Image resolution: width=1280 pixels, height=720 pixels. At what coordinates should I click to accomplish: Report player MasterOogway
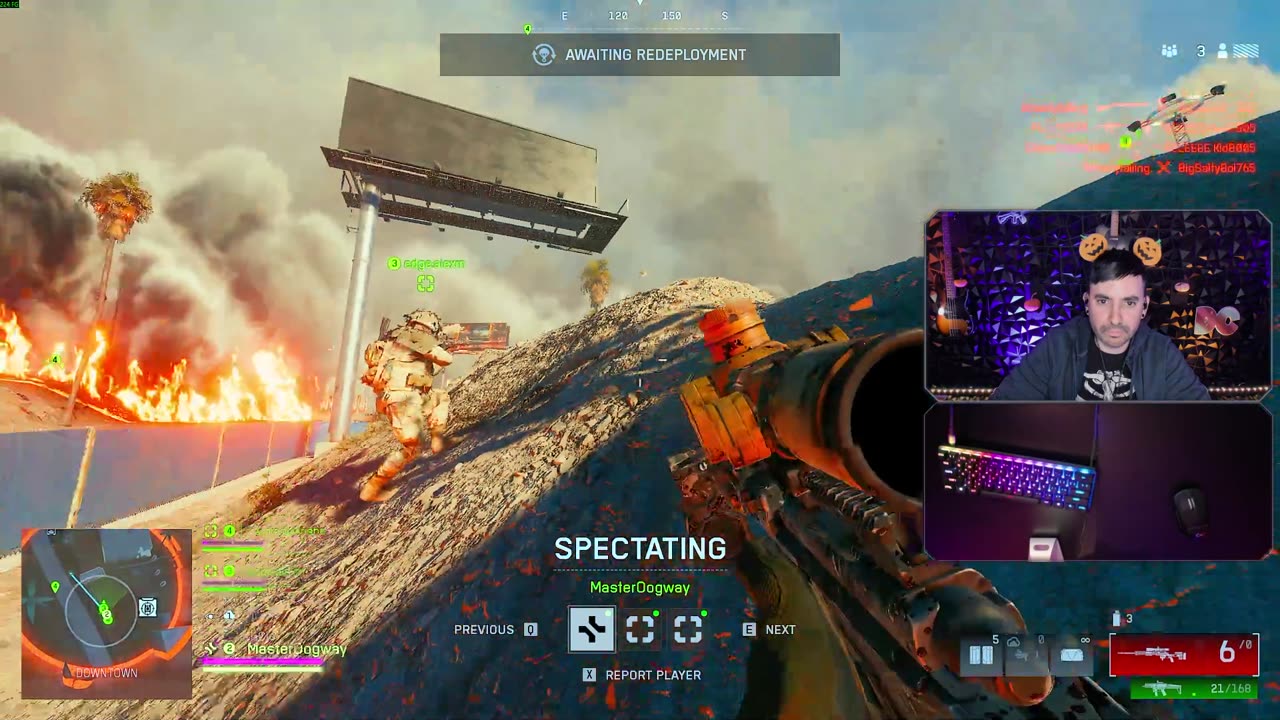tap(642, 675)
